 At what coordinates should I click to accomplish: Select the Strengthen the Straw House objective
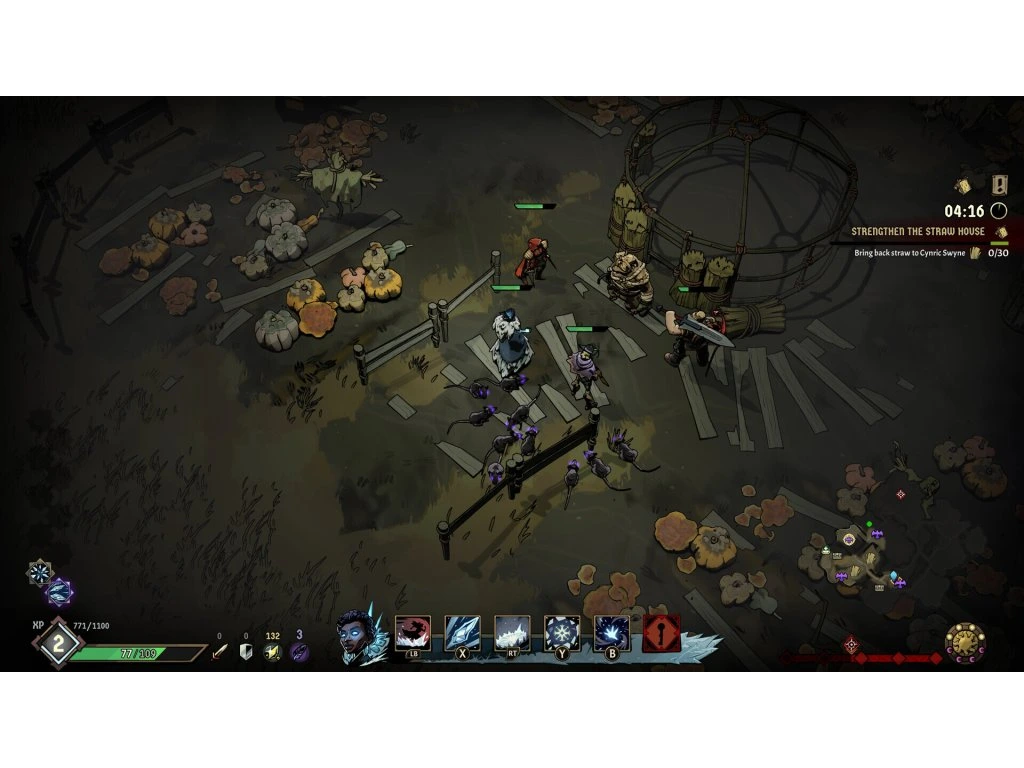918,231
